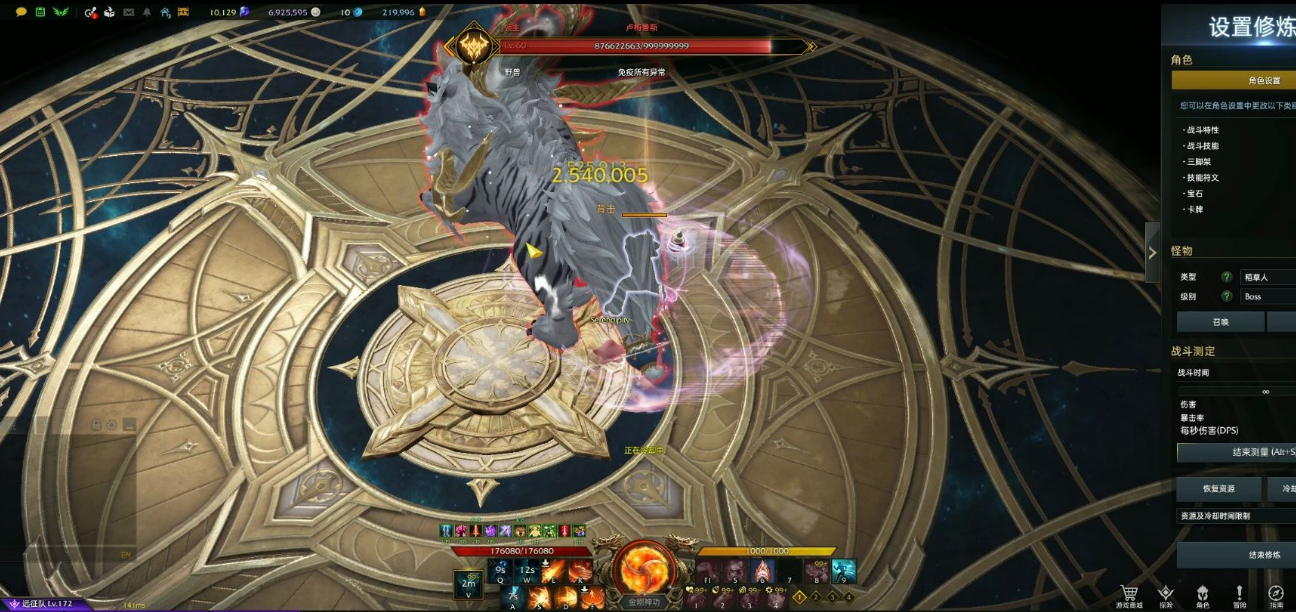Viewport: 1296px width, 612px height.
Task: Click the 召唤 summon button
Action: tap(1220, 322)
